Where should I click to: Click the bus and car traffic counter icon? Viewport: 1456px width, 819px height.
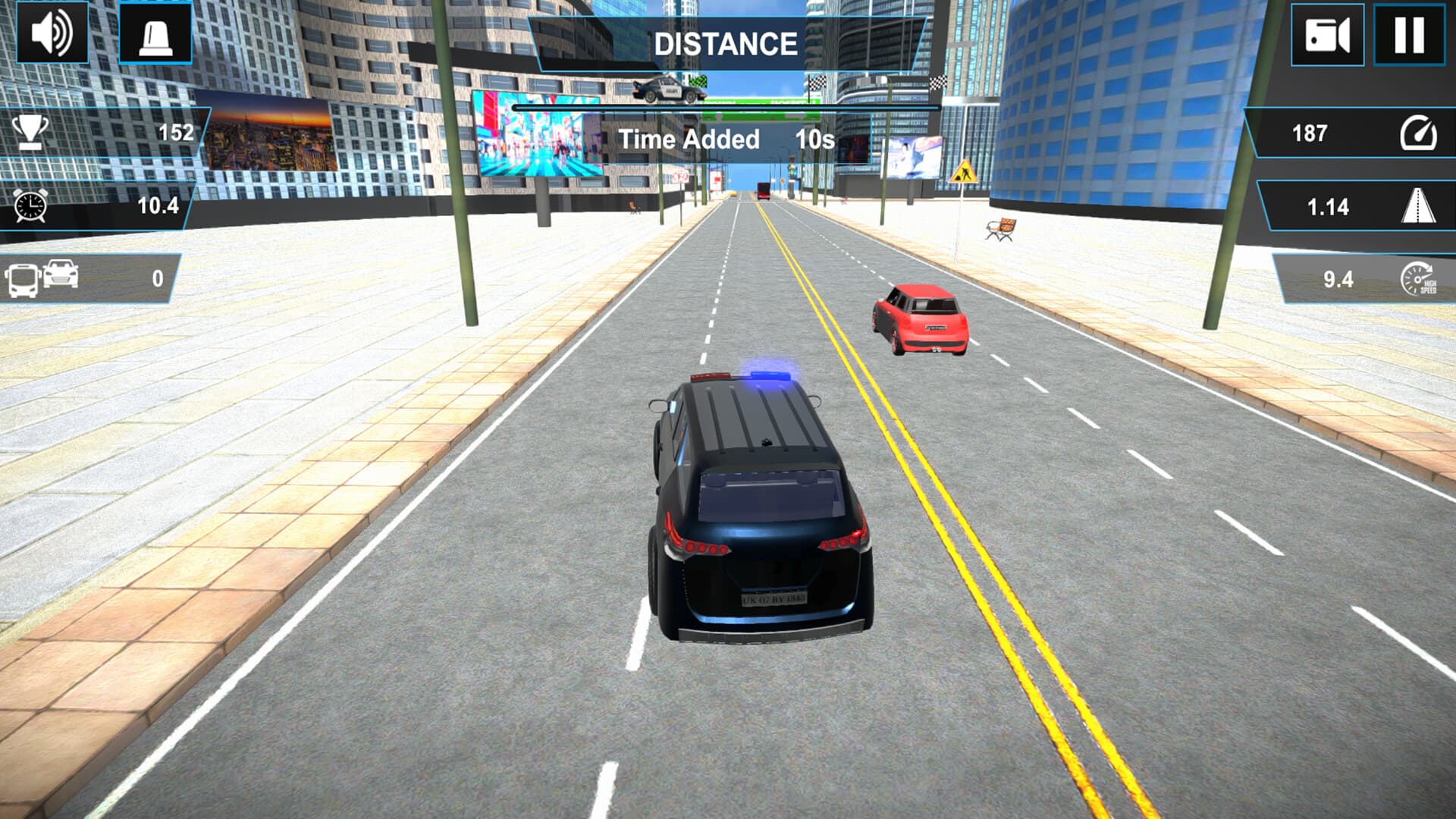(42, 278)
